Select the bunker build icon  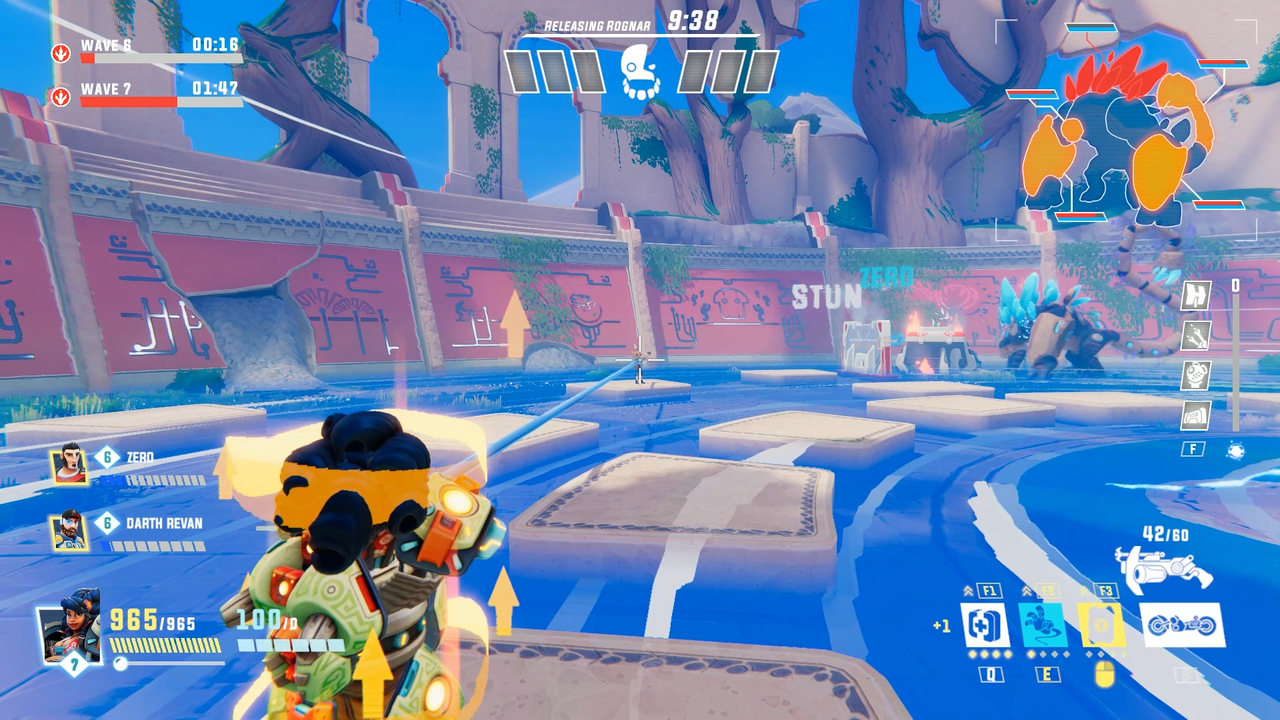(1196, 415)
